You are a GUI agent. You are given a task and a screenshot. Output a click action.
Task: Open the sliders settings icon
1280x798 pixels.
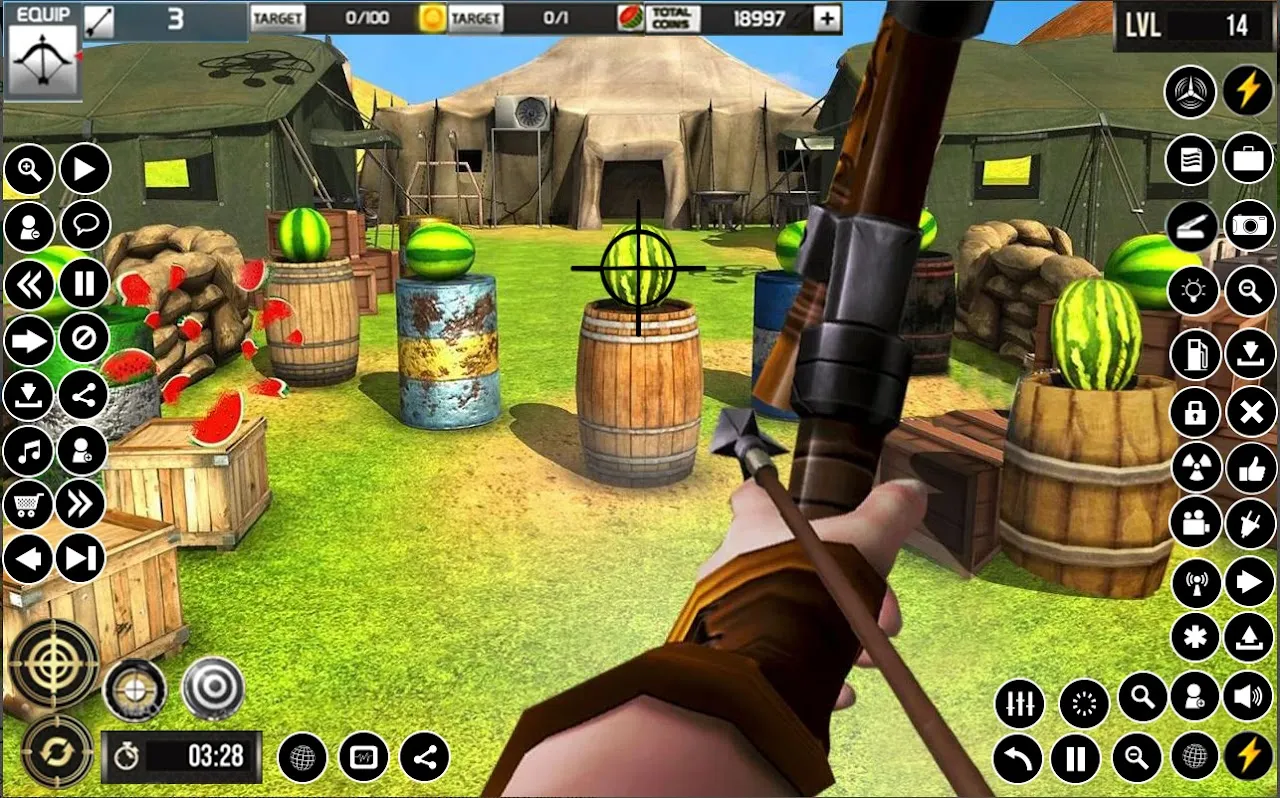(x=1019, y=704)
